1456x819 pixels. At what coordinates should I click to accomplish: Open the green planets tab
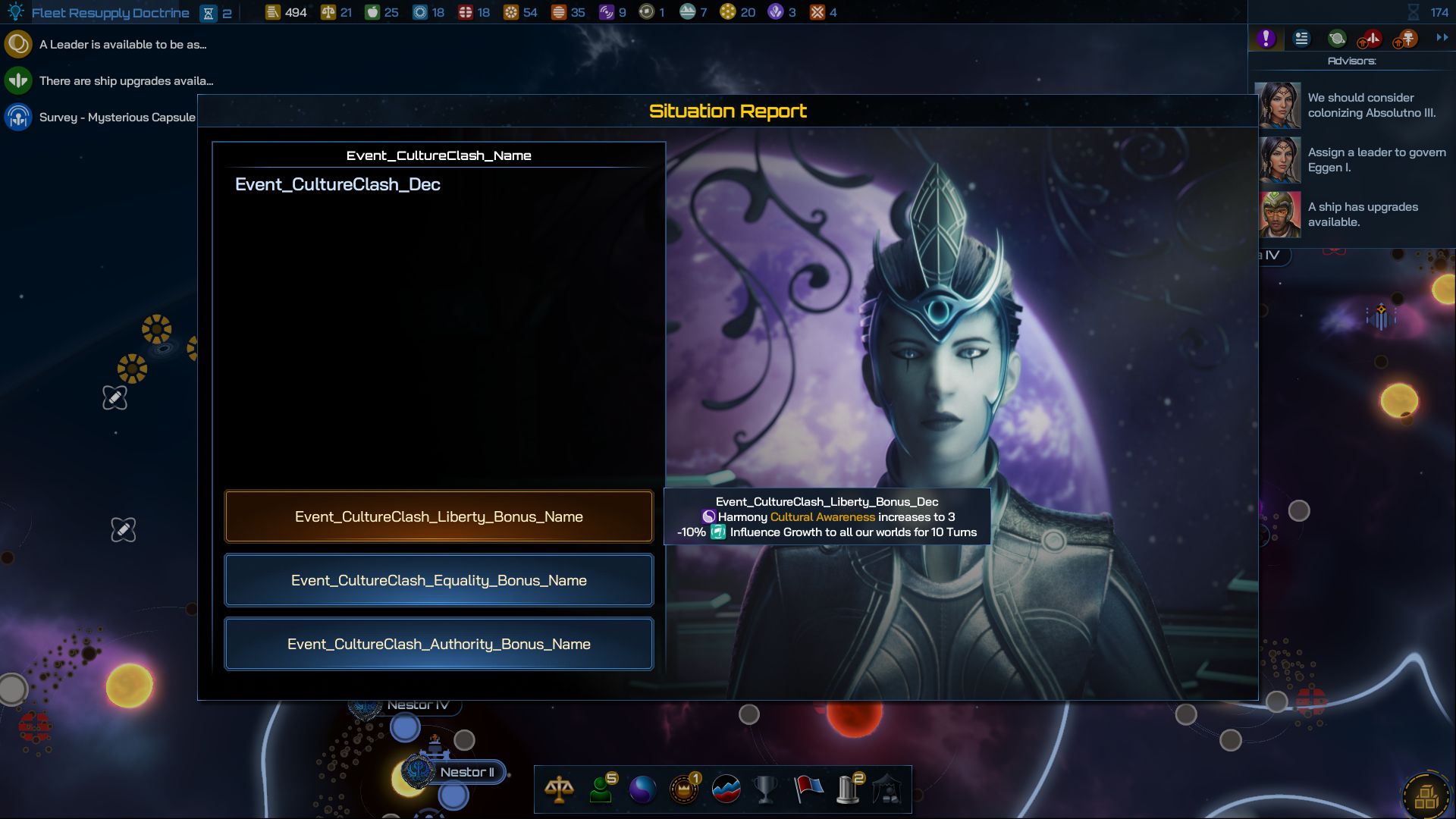1337,38
